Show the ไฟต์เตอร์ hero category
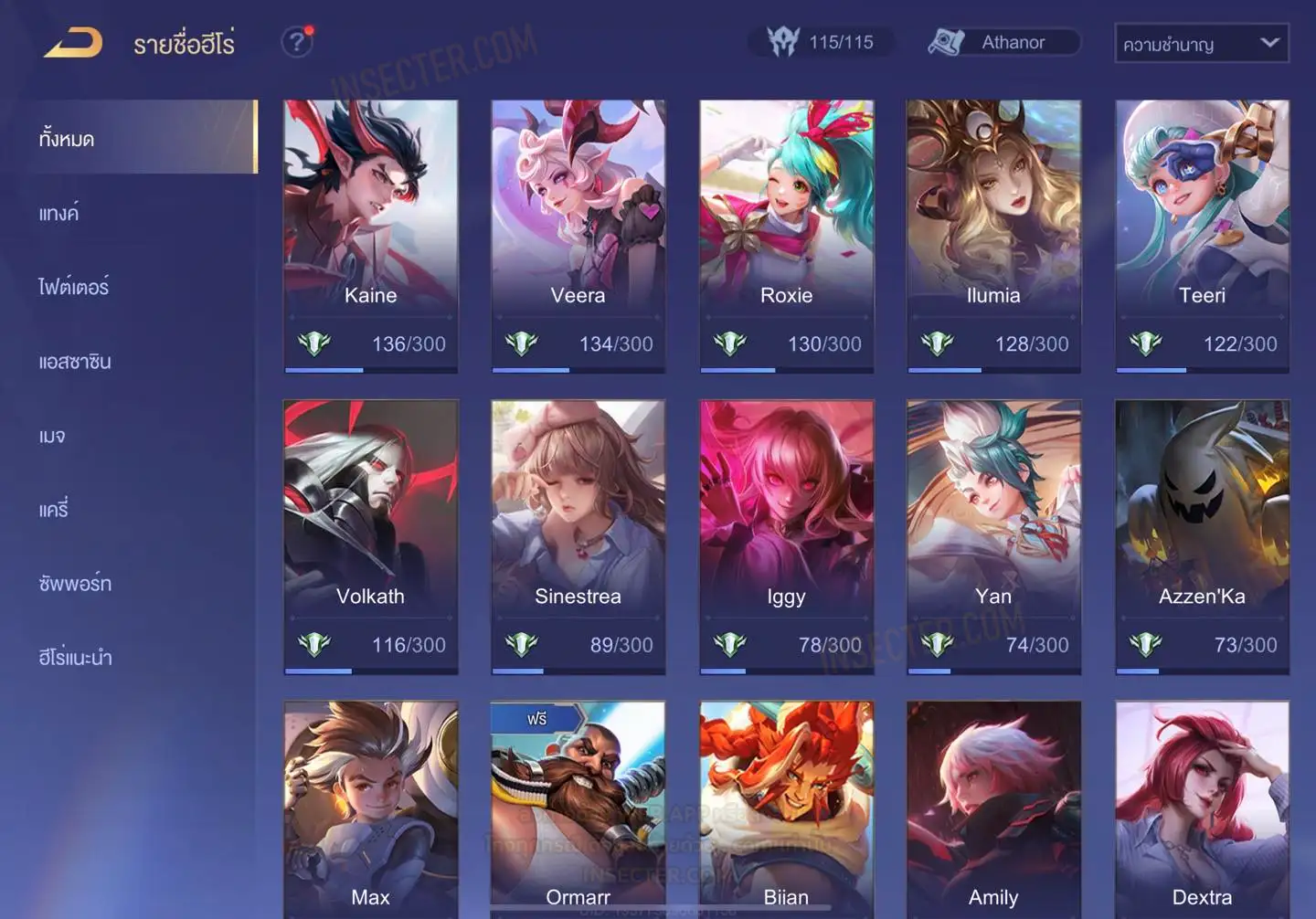 (x=74, y=288)
